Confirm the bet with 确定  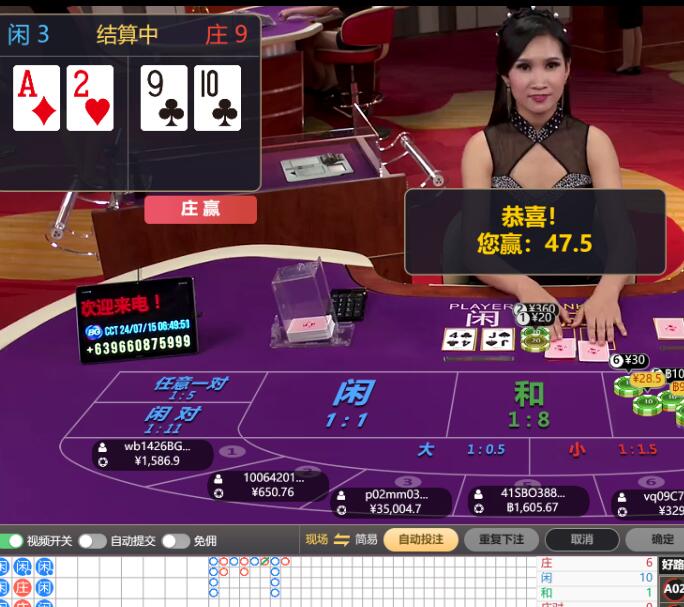pos(662,540)
